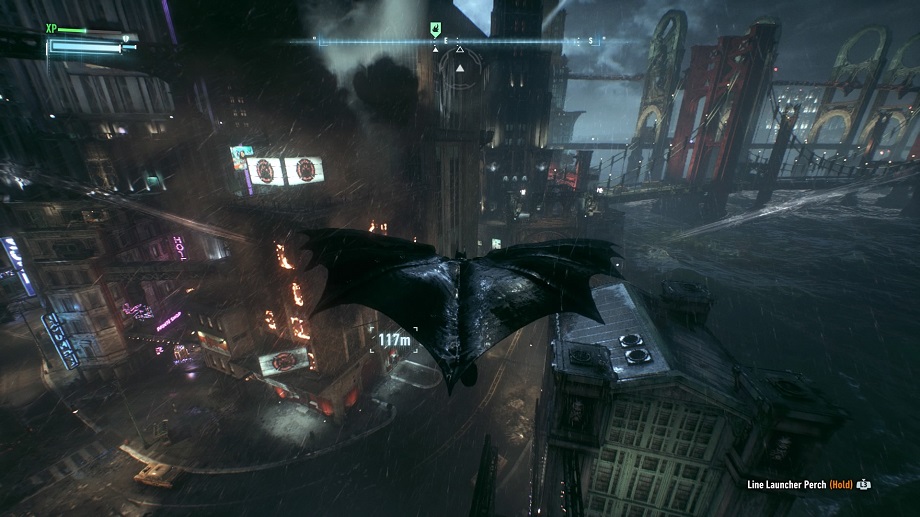Click the compass heading strip

[x=460, y=41]
